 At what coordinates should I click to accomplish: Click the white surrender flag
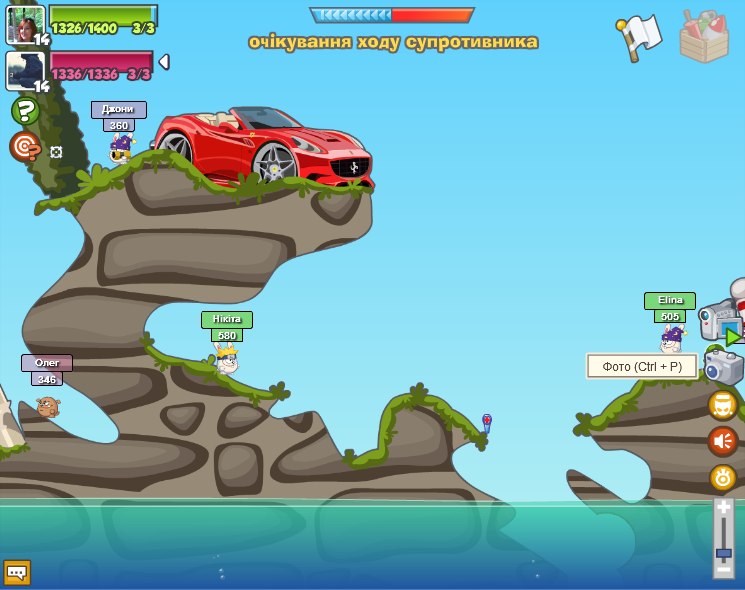[x=641, y=35]
